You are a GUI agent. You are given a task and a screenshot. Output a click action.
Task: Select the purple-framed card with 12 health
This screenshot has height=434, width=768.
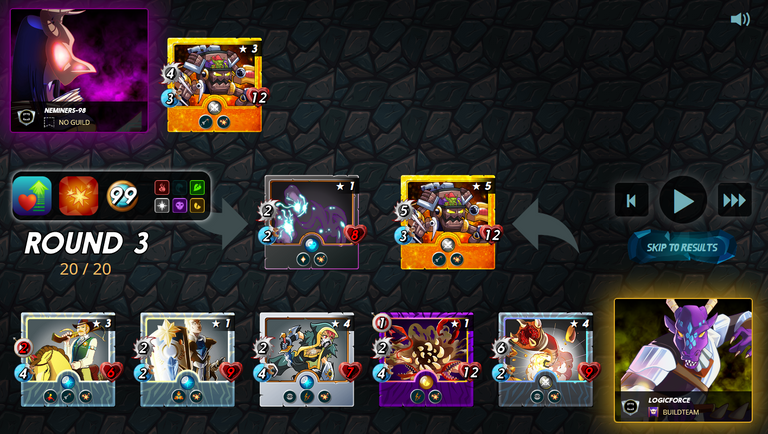pyautogui.click(x=426, y=359)
